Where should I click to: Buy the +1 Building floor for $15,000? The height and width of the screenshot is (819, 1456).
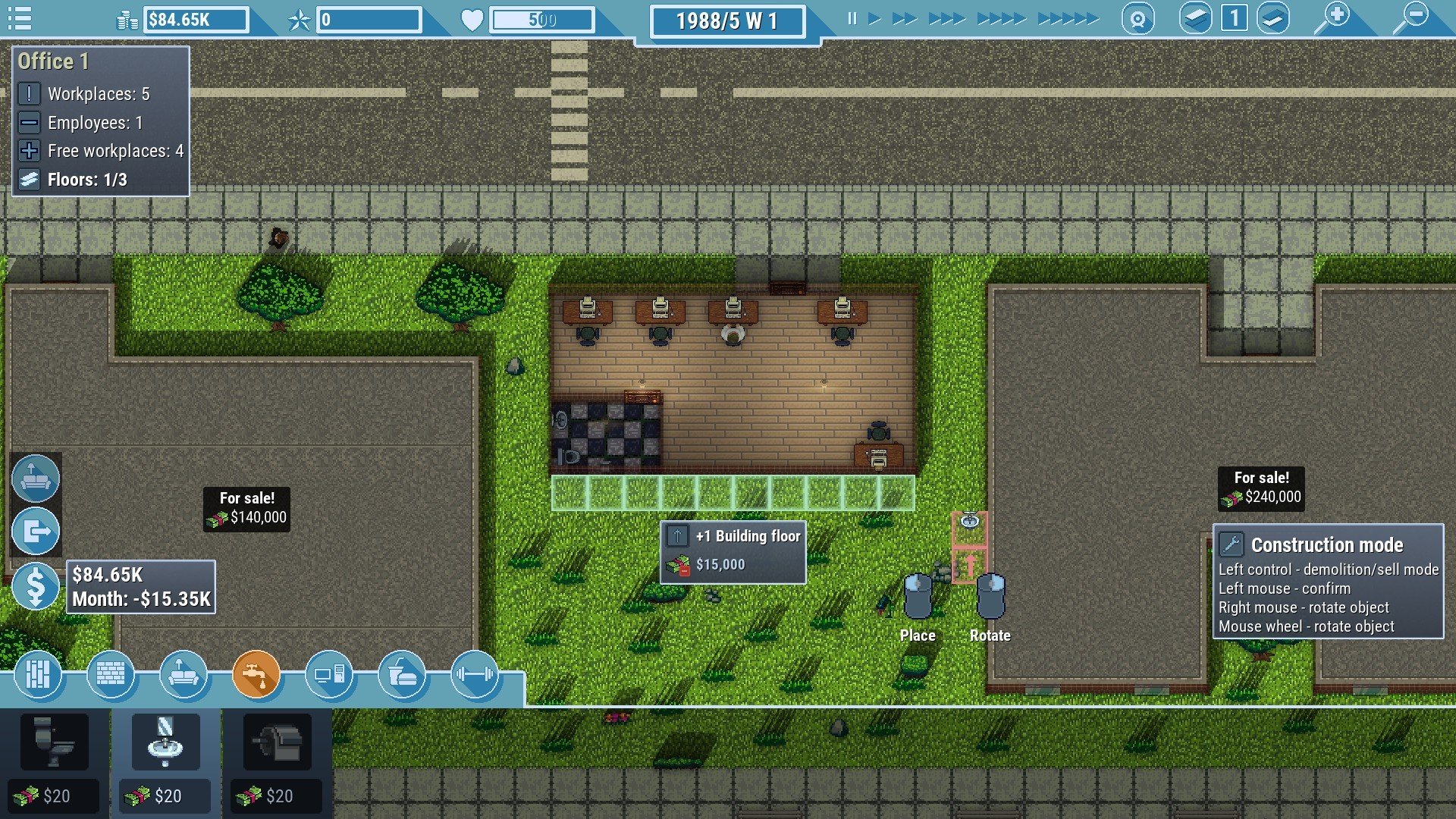tap(732, 551)
